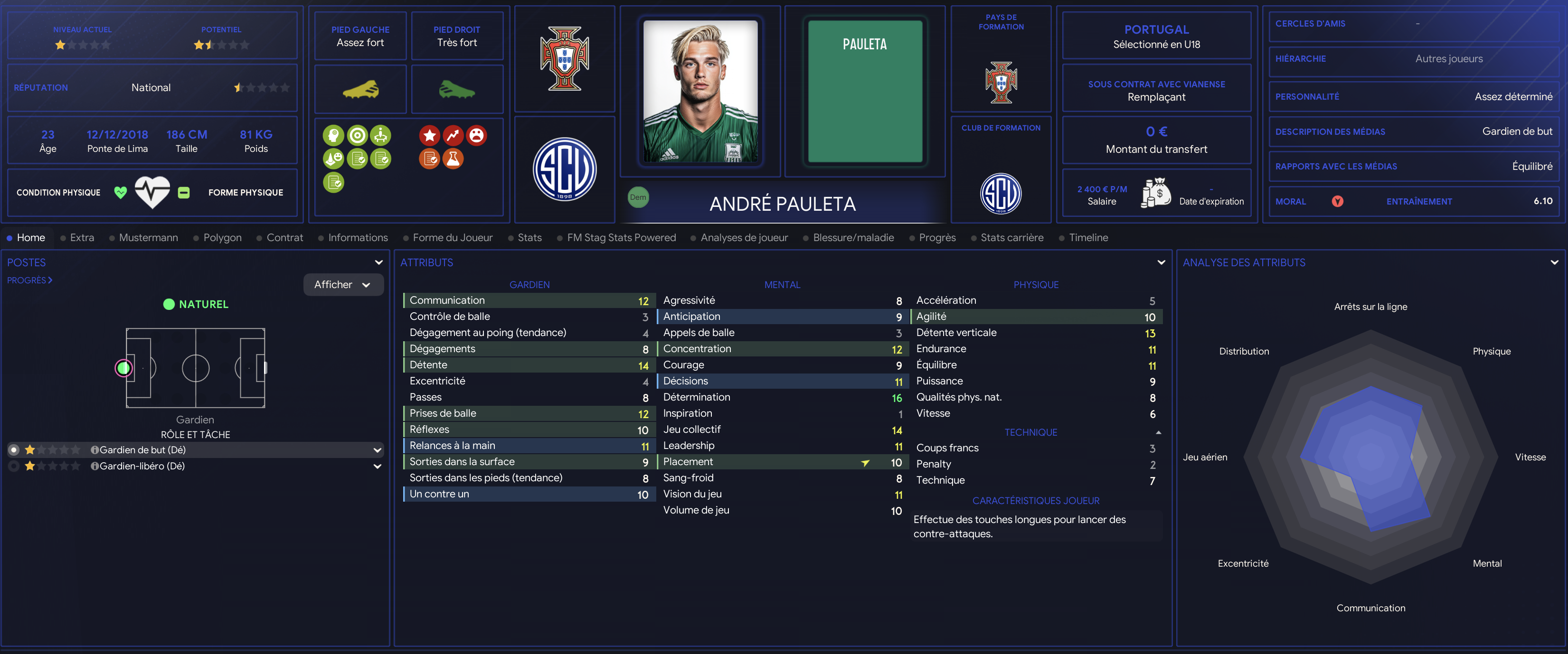
Task: Collapse the Technique attributes section
Action: point(1158,432)
